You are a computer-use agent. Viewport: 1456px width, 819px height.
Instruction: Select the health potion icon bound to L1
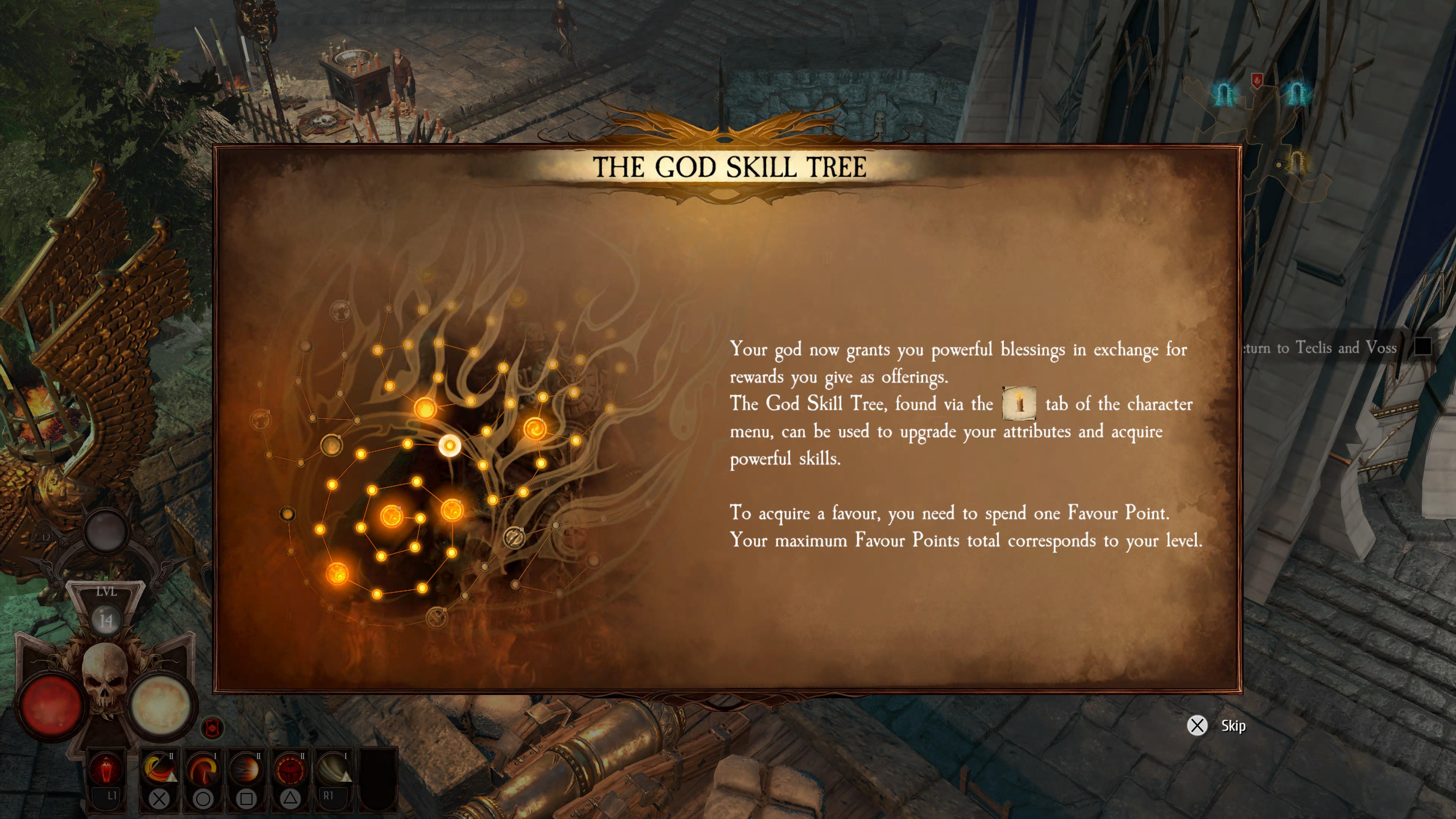(106, 770)
